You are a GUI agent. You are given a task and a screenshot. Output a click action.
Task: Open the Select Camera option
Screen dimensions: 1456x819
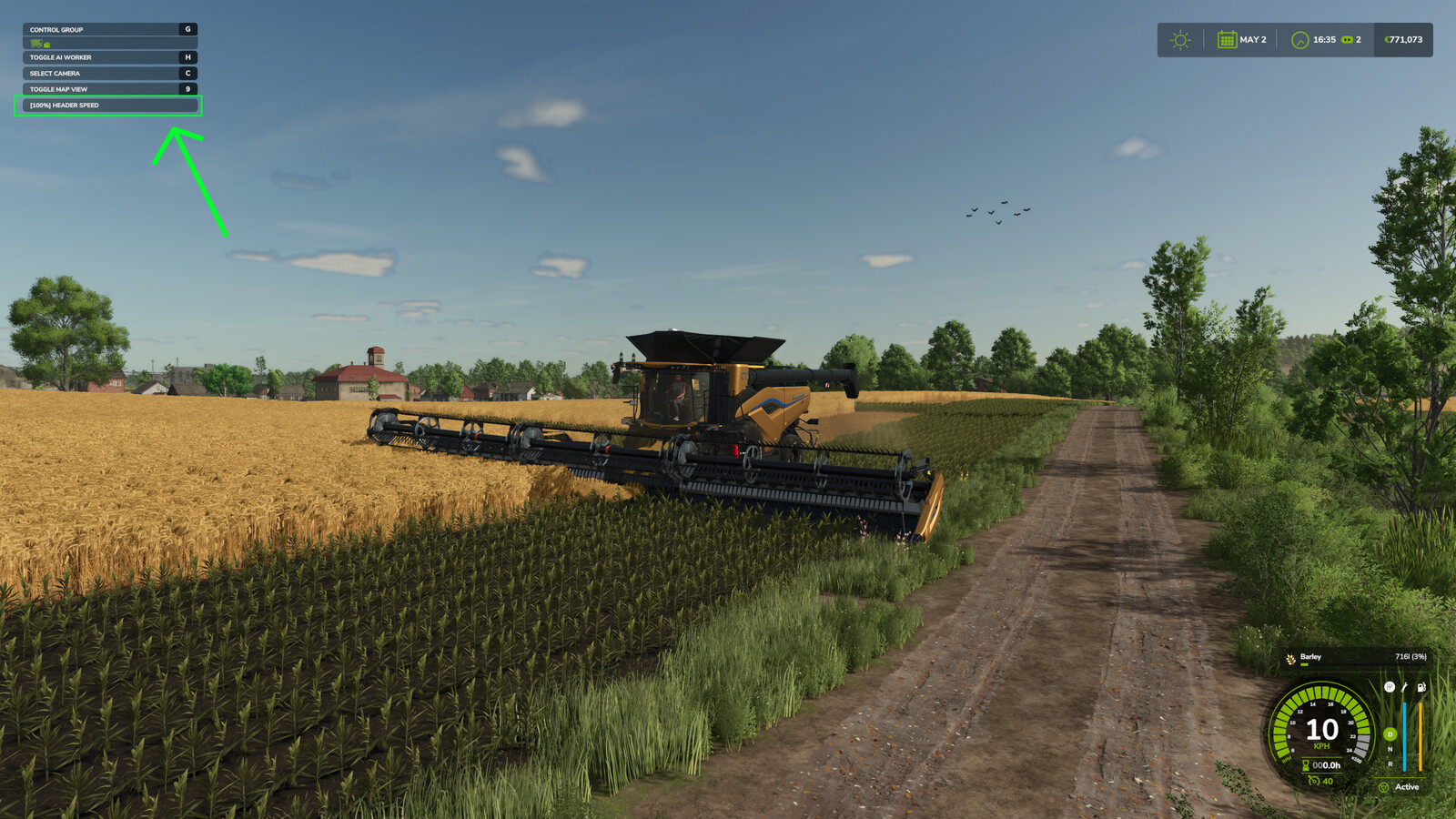tap(108, 73)
